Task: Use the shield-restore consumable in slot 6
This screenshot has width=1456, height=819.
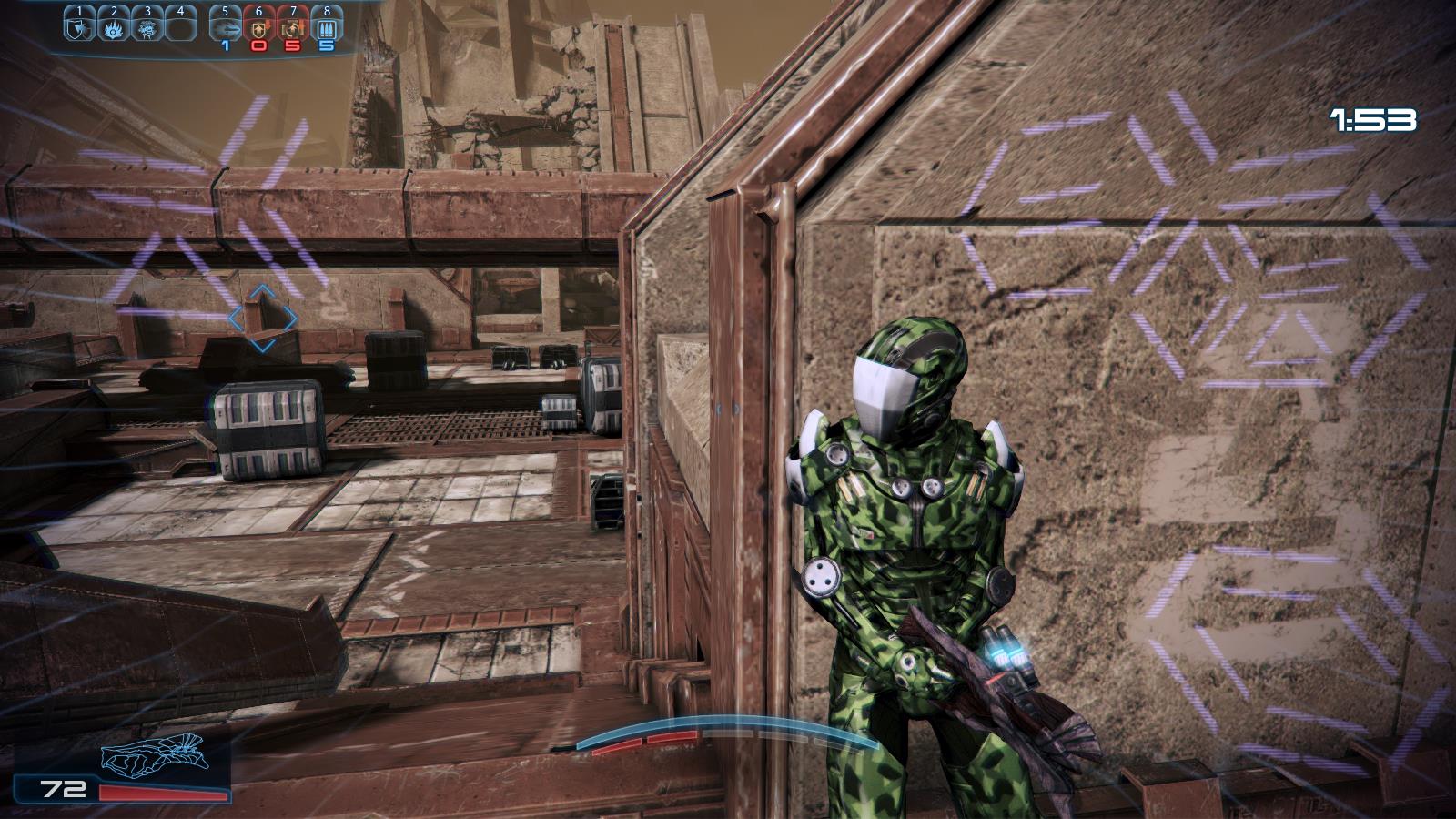Action: (x=258, y=29)
